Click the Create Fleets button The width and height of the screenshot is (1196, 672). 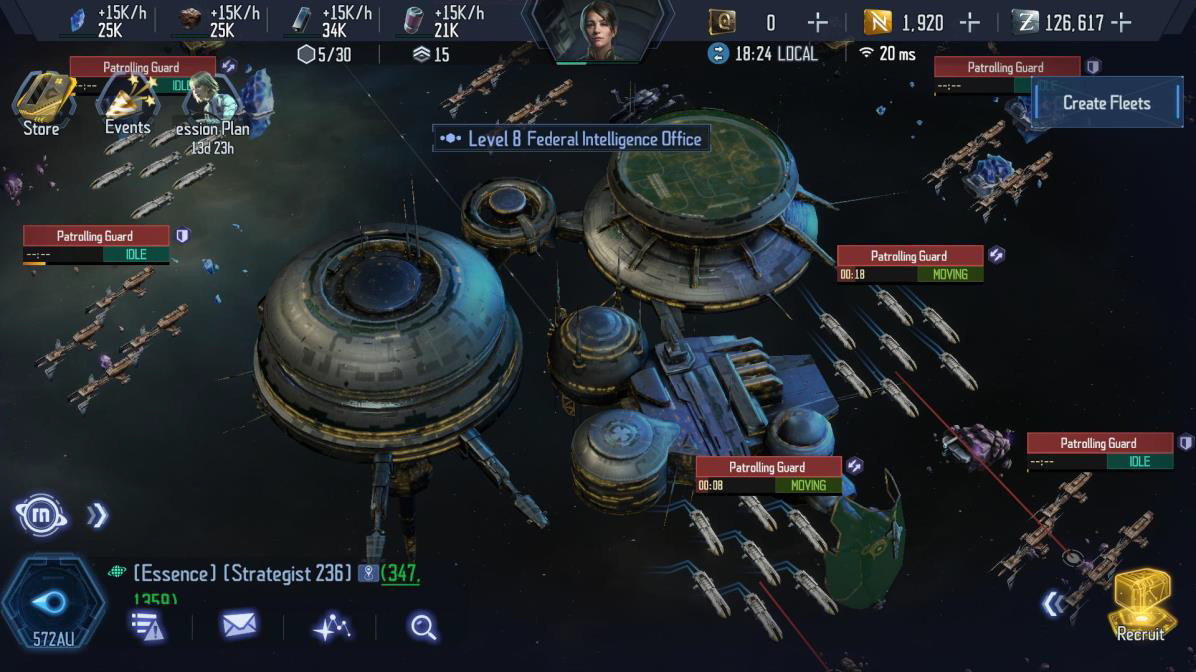tap(1106, 102)
